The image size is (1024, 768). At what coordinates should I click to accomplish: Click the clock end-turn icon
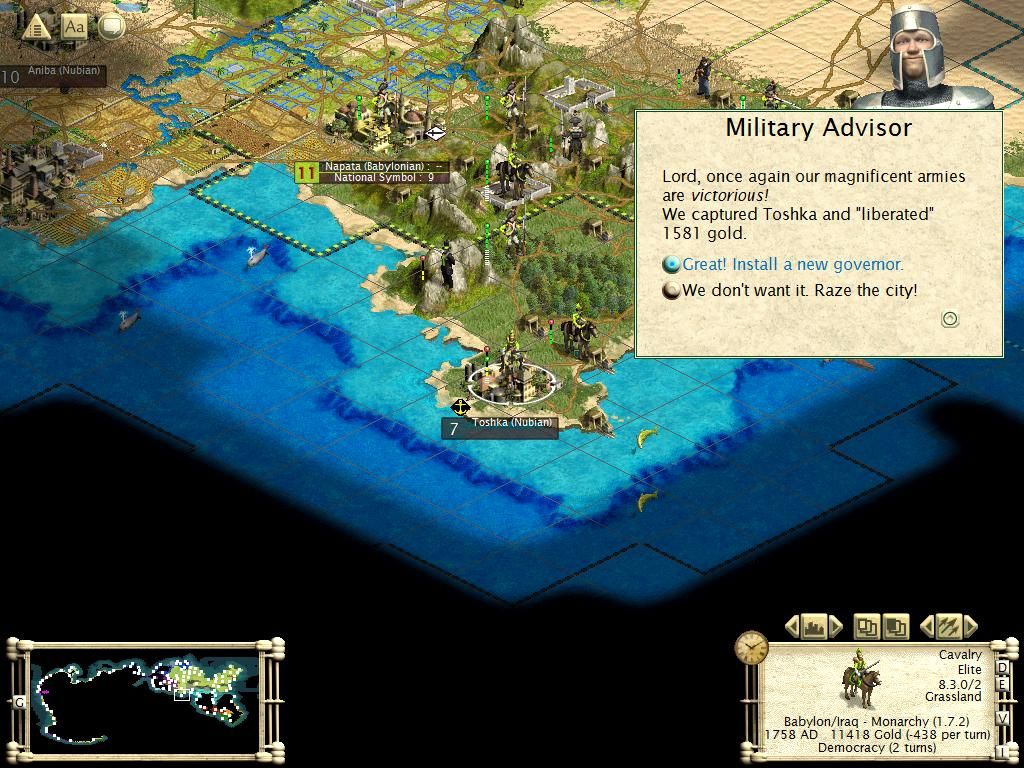(751, 648)
